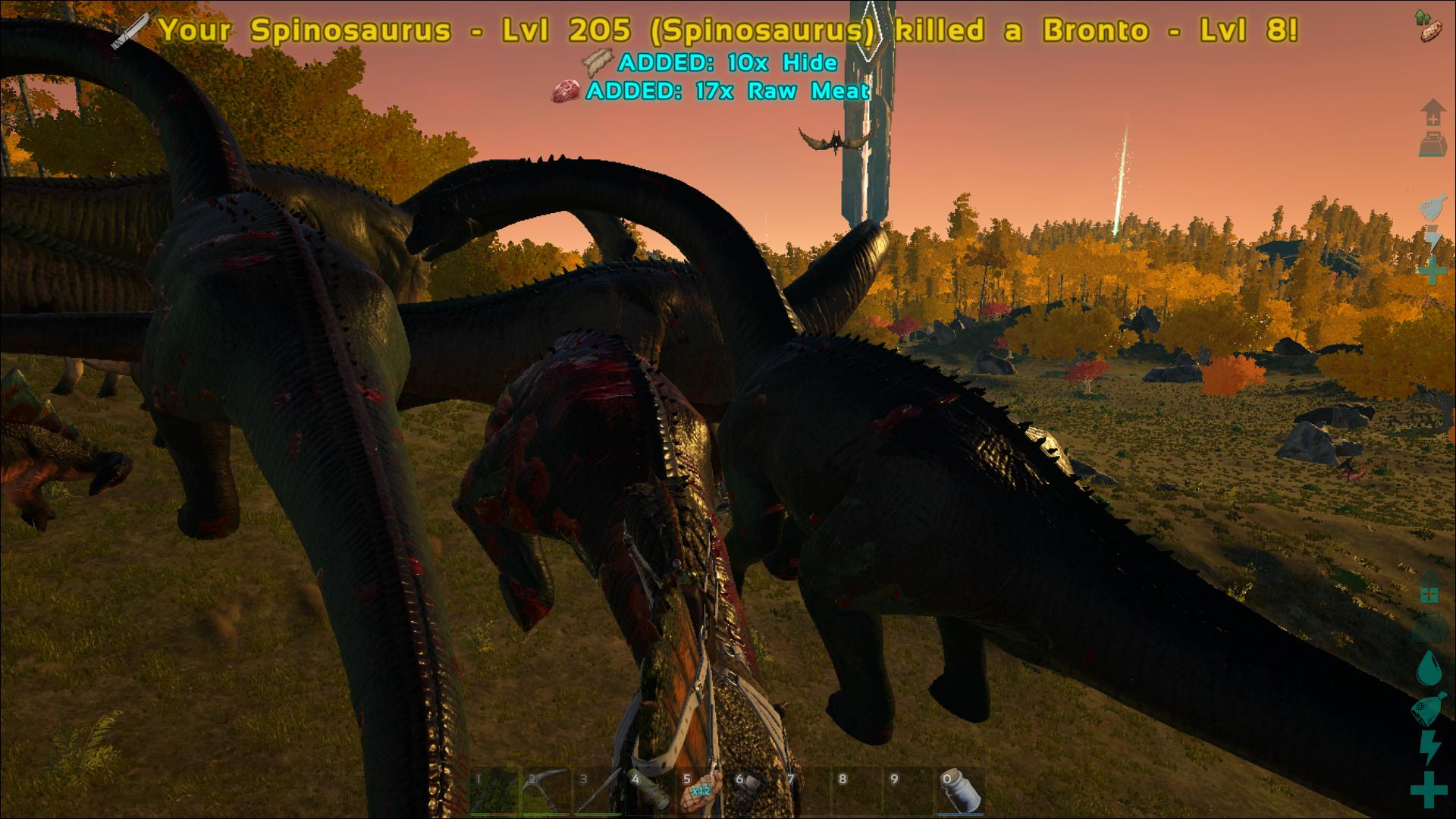Drink from the water jar in slot 0
This screenshot has width=1456, height=819.
tap(961, 791)
